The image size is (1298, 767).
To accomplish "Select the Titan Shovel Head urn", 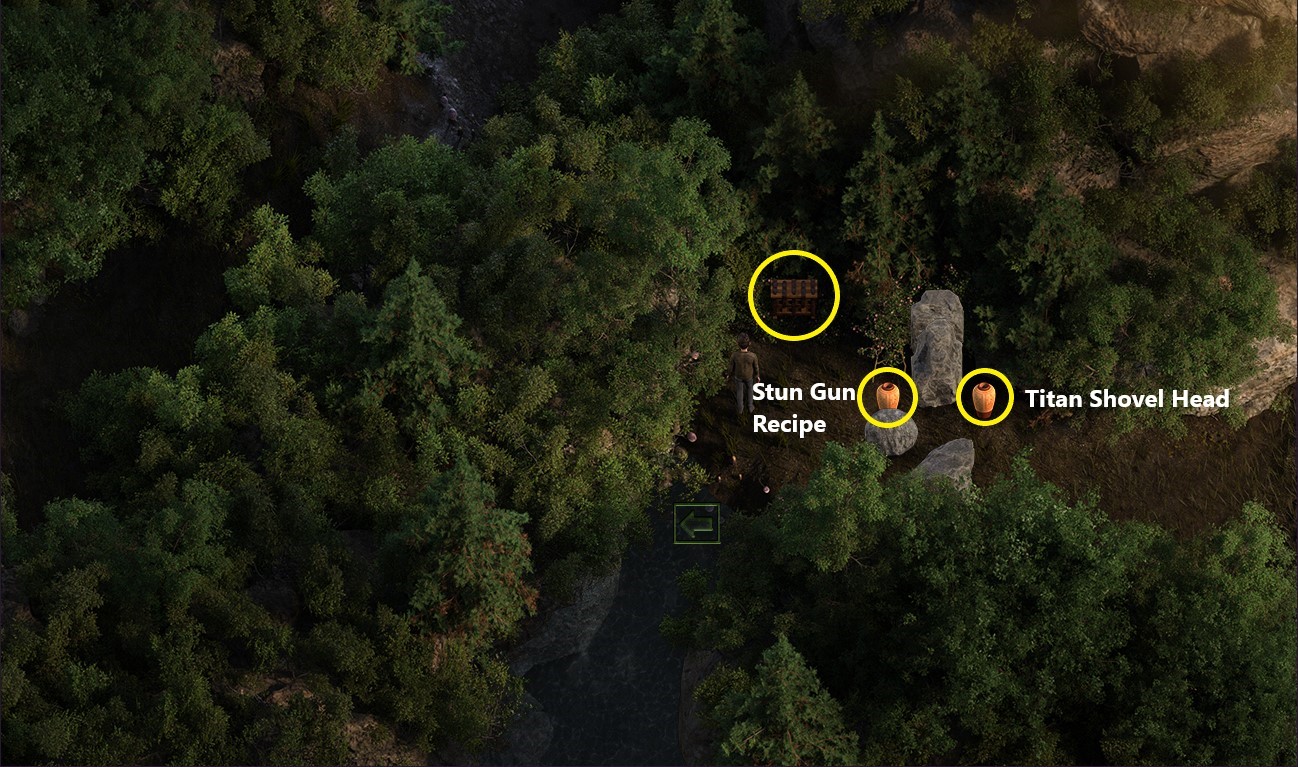I will coord(983,396).
